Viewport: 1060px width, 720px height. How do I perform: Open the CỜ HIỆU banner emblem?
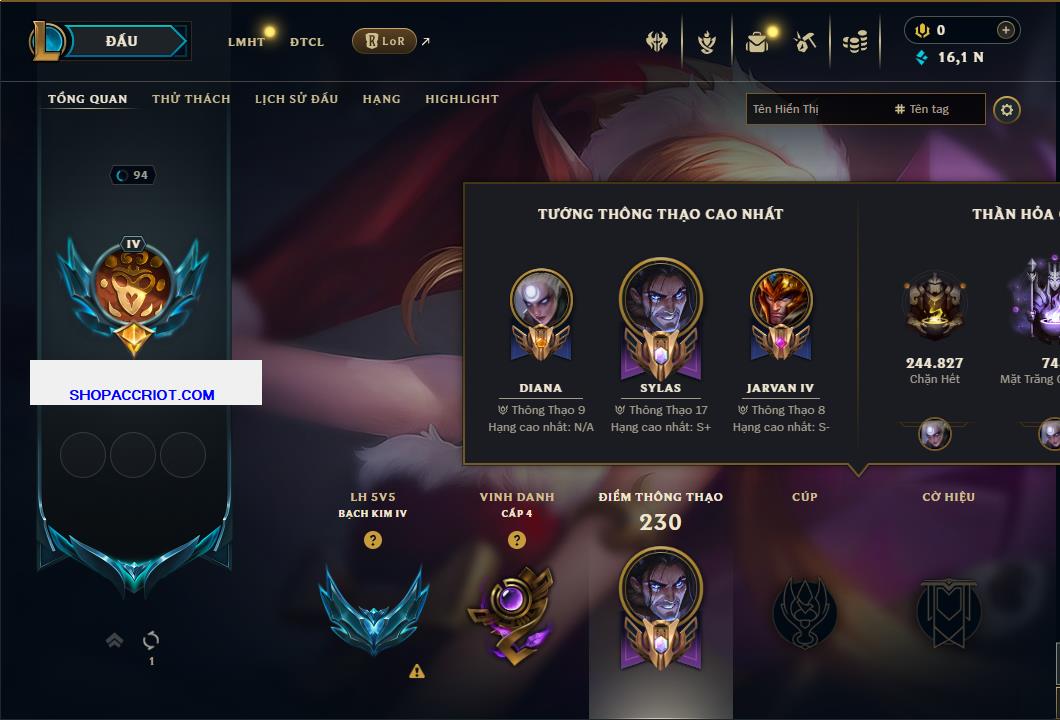948,610
